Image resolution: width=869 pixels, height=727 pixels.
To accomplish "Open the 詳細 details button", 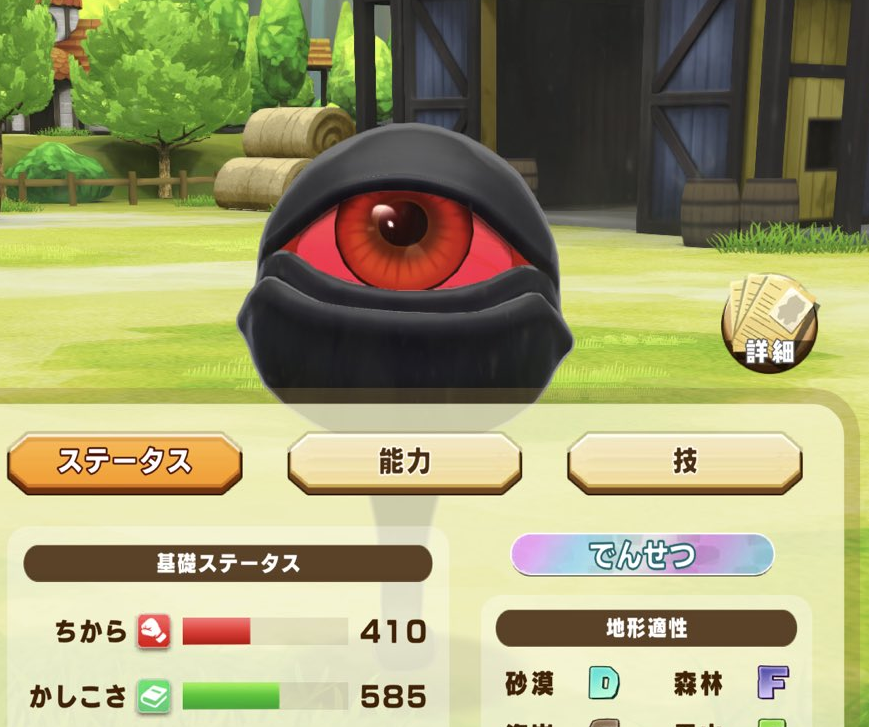I will 769,323.
